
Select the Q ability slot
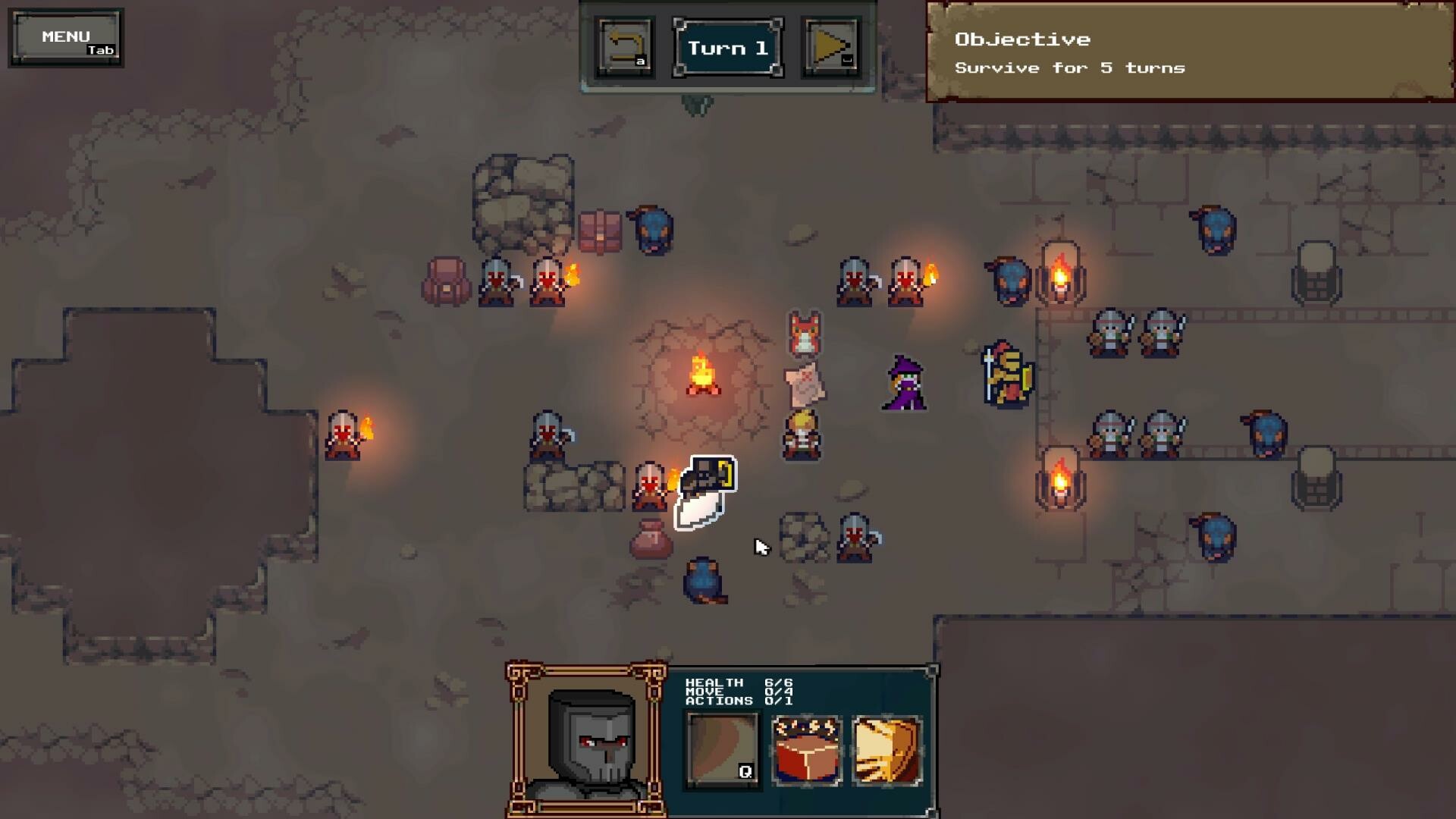pyautogui.click(x=722, y=747)
